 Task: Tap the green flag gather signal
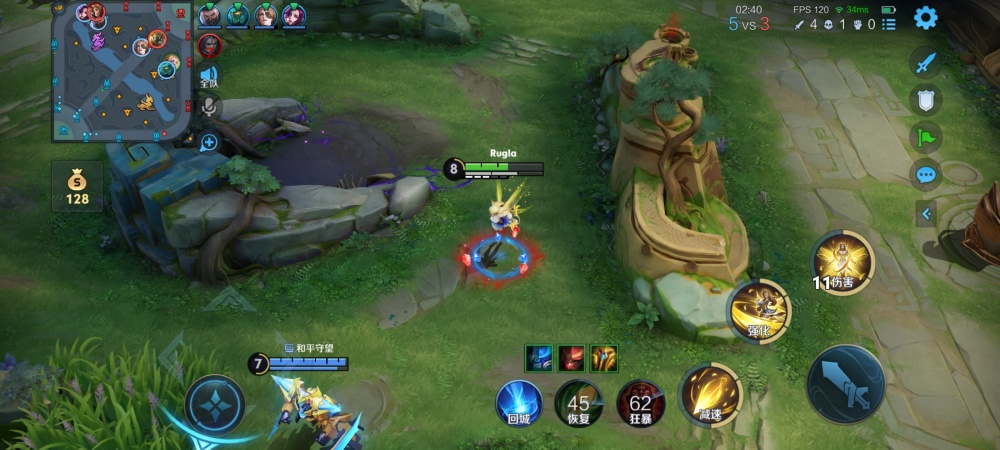click(926, 136)
